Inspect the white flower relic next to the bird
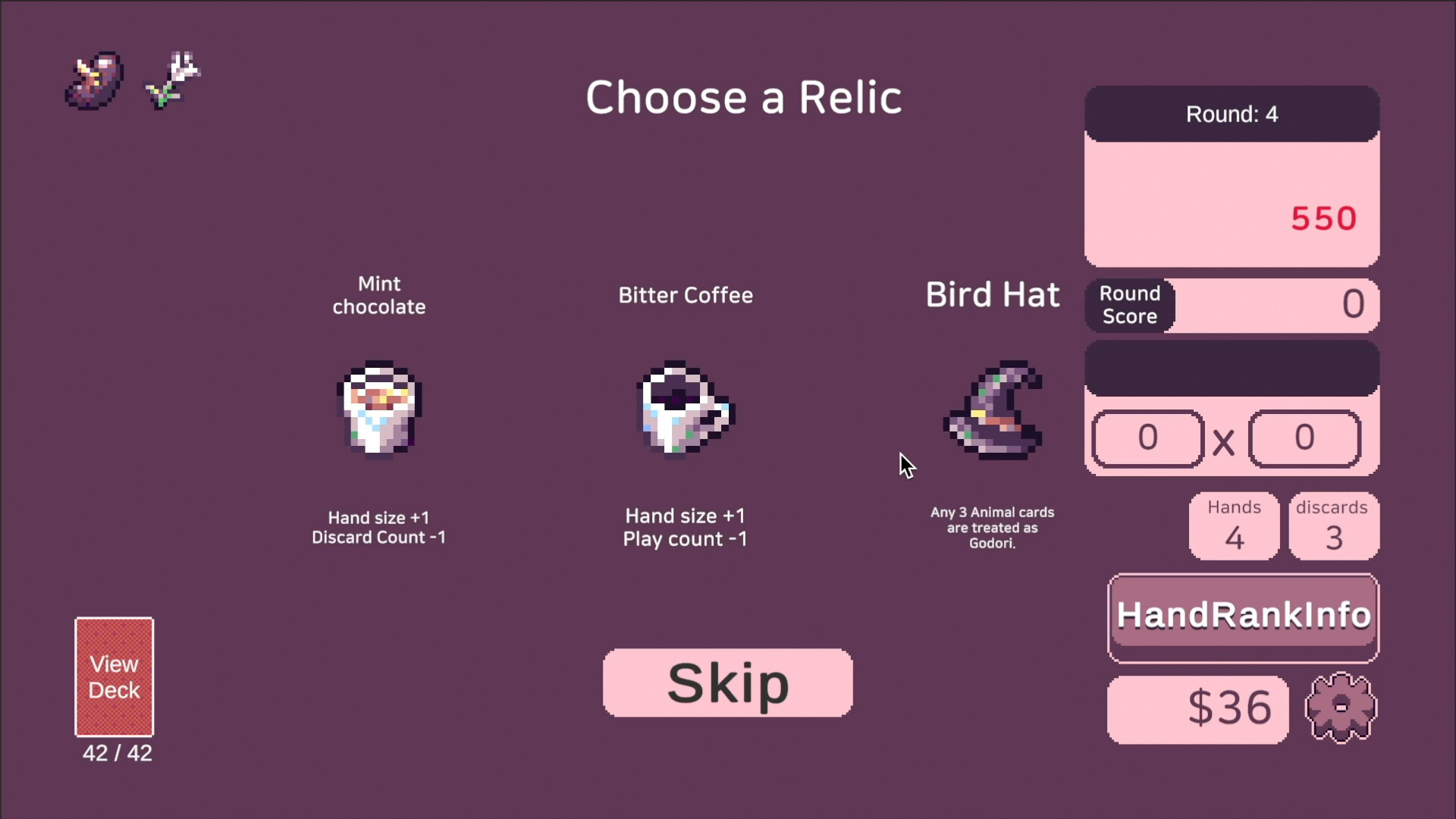The height and width of the screenshot is (819, 1456). pyautogui.click(x=171, y=78)
